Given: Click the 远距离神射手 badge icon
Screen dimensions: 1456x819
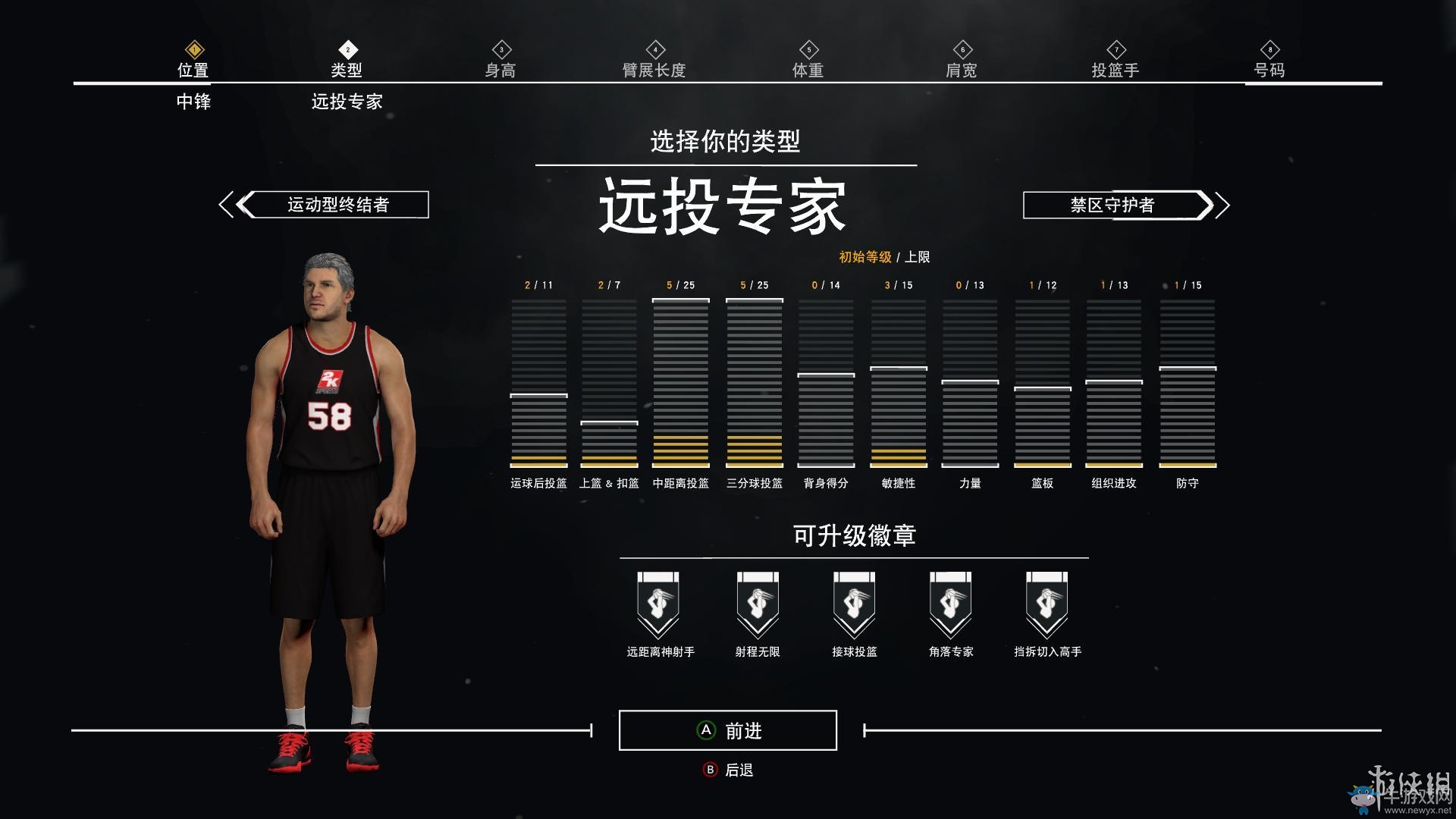Looking at the screenshot, I should [x=659, y=603].
